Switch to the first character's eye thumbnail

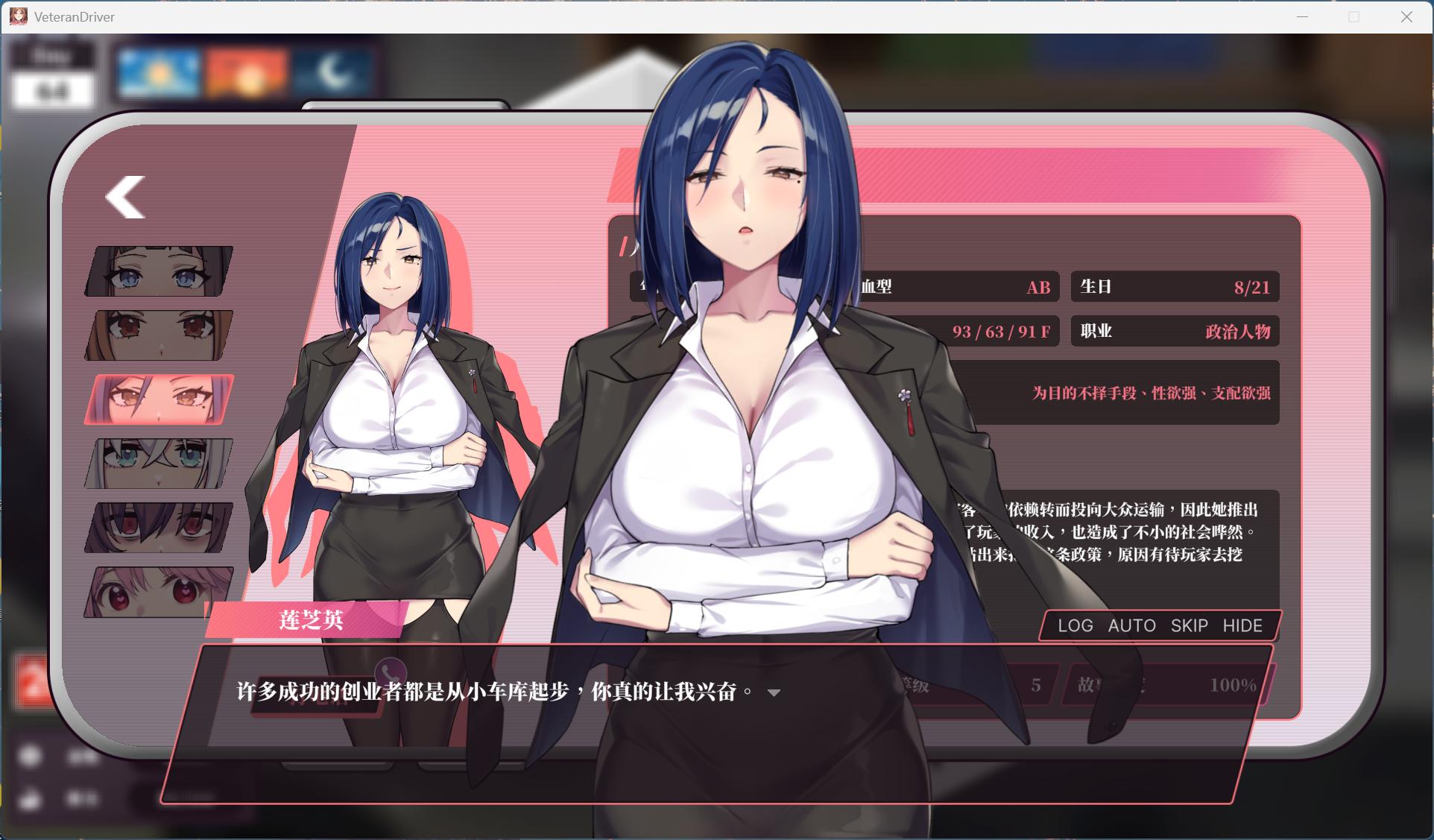[x=157, y=270]
